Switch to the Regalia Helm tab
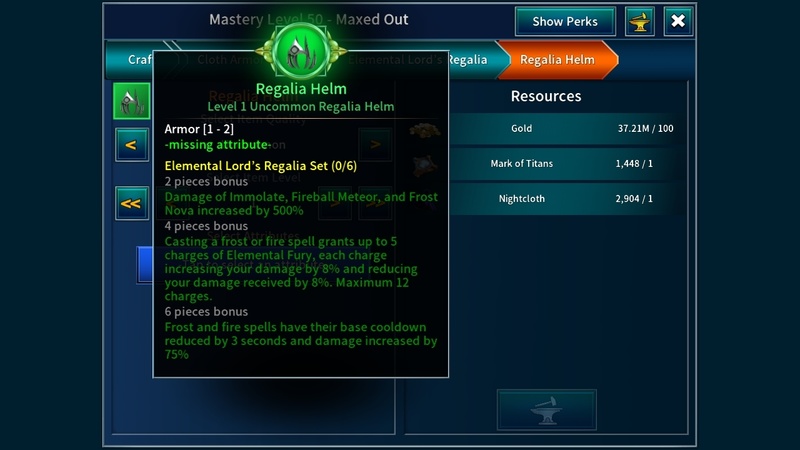Viewport: 800px width, 450px height. click(557, 60)
